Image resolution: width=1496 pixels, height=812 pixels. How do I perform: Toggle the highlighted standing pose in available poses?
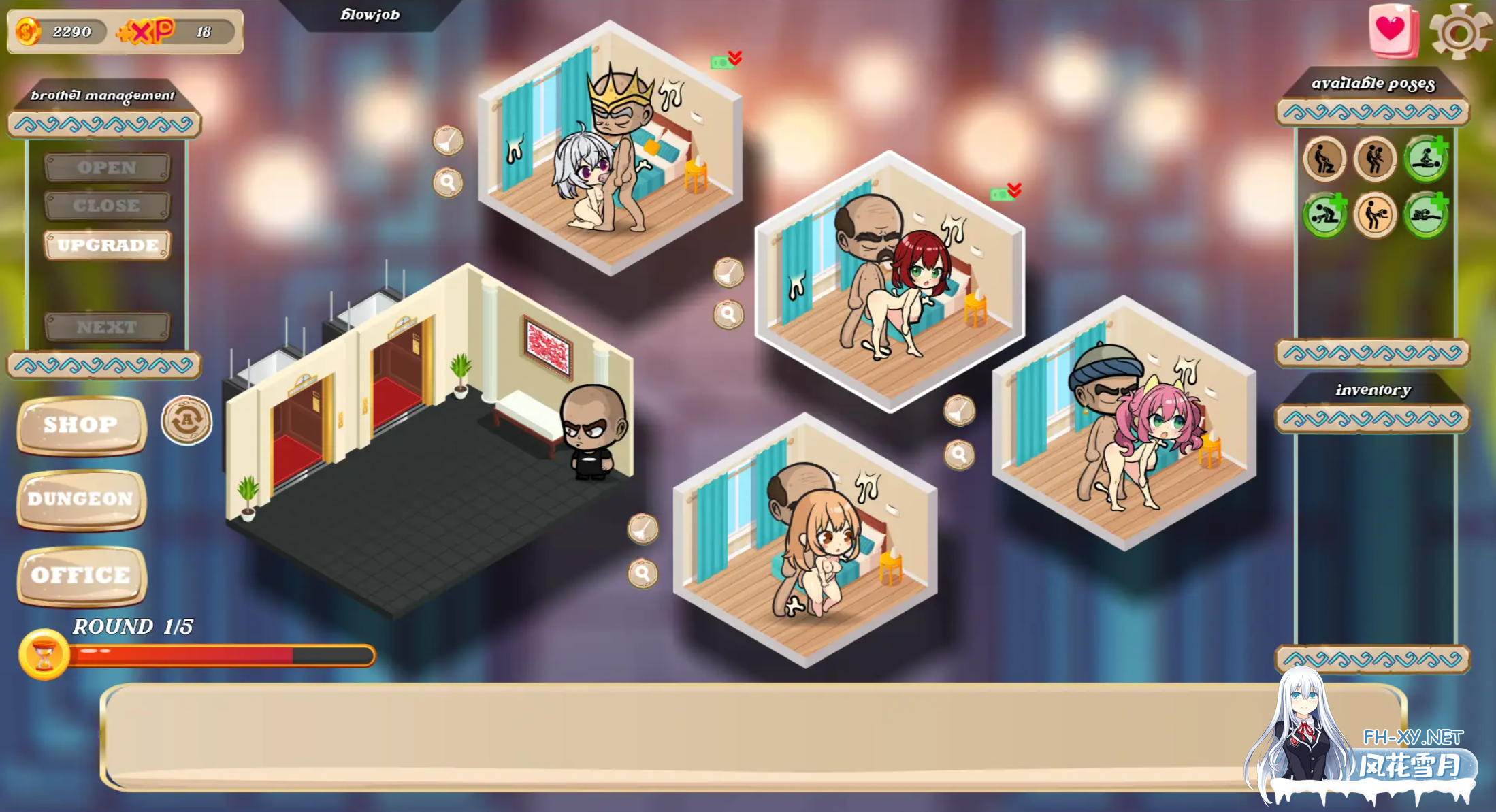[x=1375, y=215]
